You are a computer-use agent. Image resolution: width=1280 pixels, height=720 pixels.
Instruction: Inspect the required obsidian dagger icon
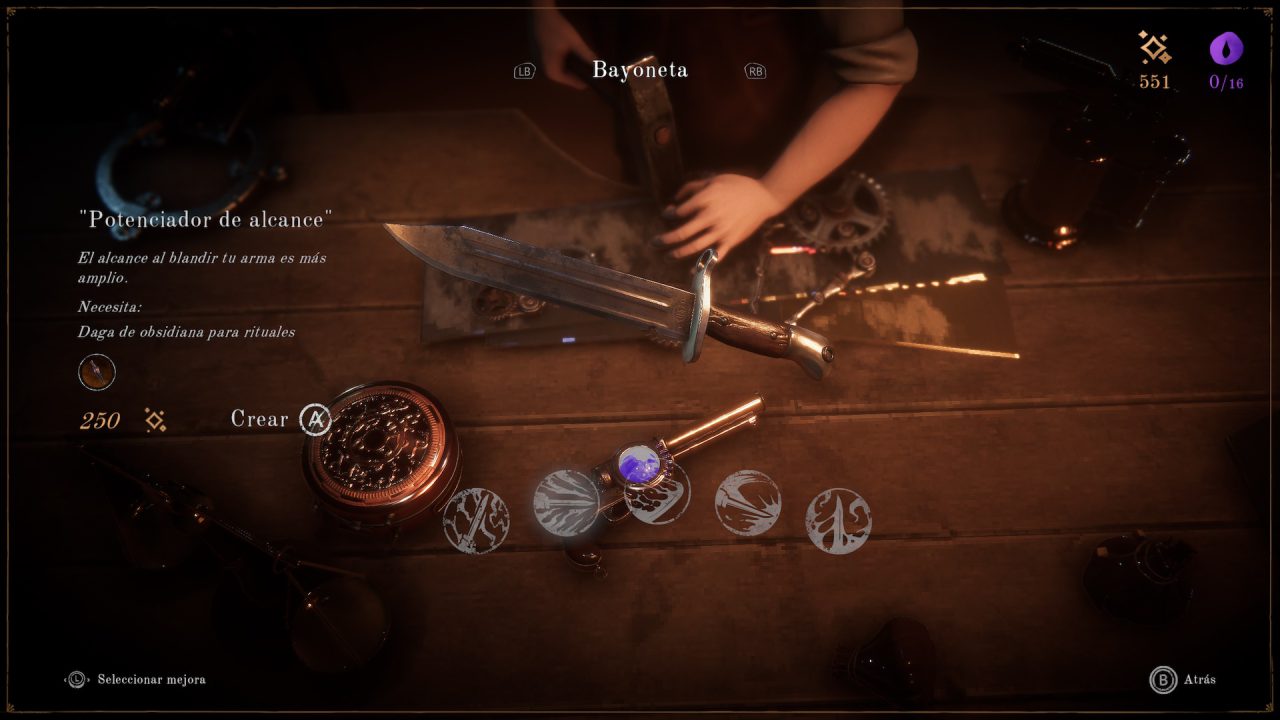97,373
